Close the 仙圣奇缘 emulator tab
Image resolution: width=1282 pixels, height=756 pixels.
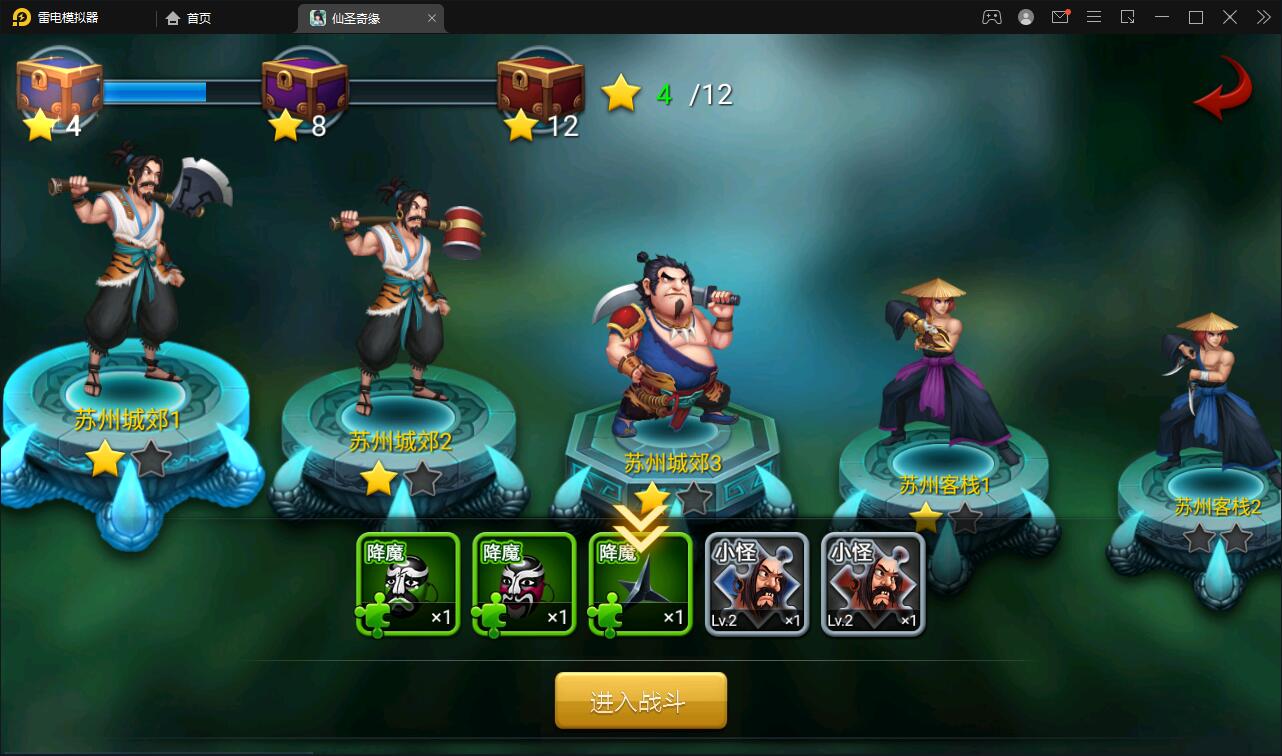(x=432, y=18)
